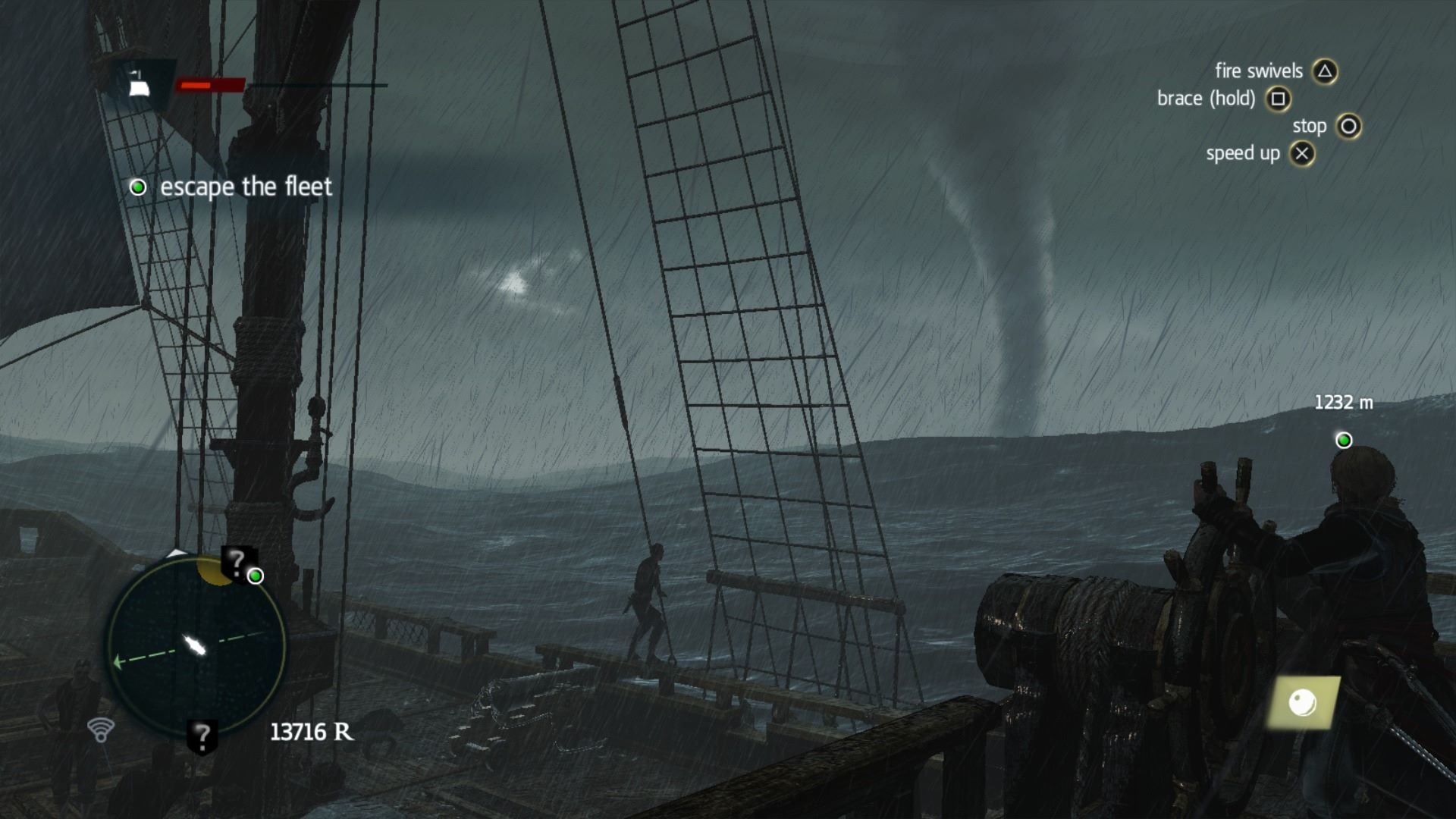
Task: Select the escape the fleet objective text
Action: (246, 187)
